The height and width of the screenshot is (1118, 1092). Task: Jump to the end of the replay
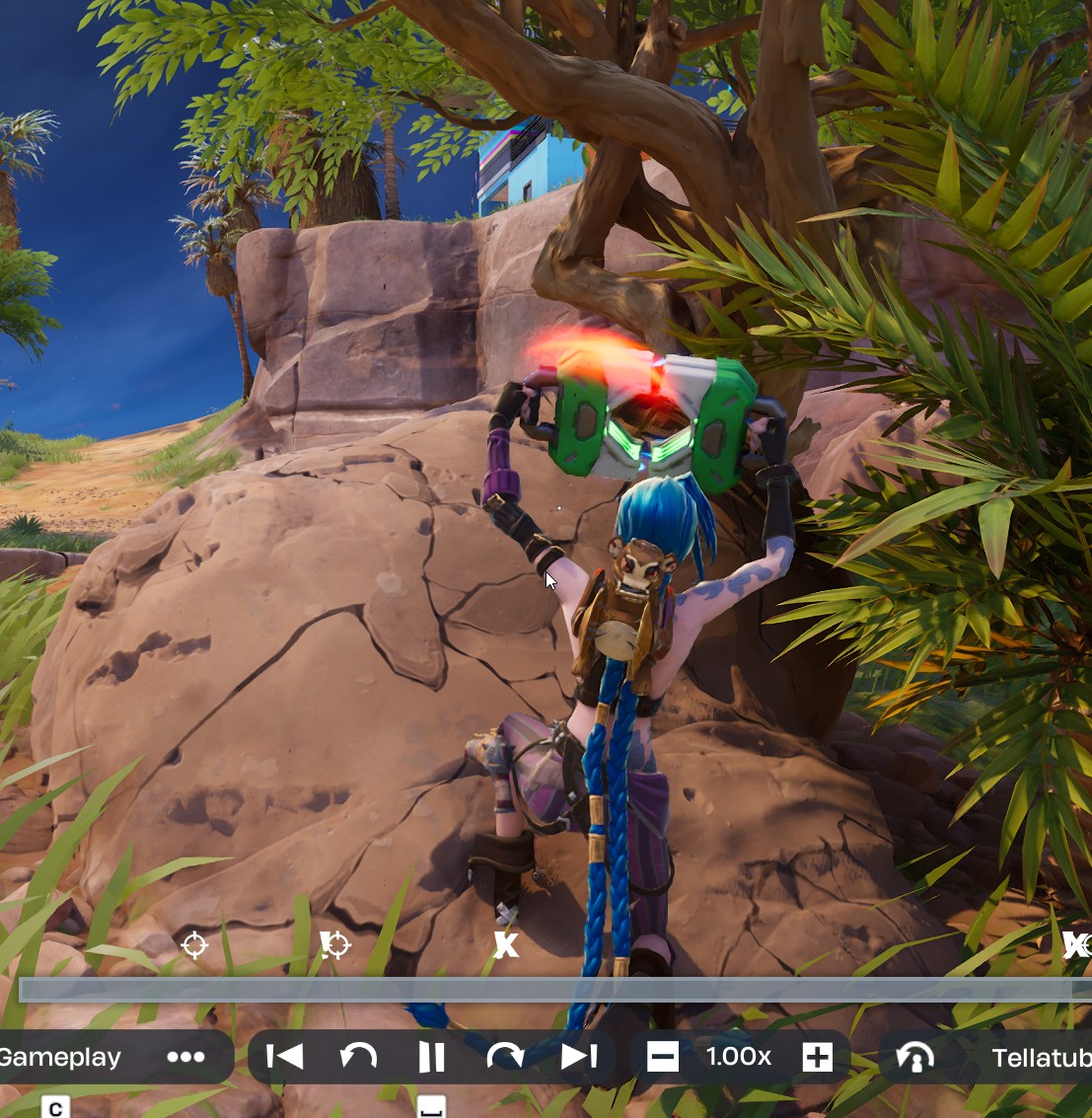click(579, 1057)
